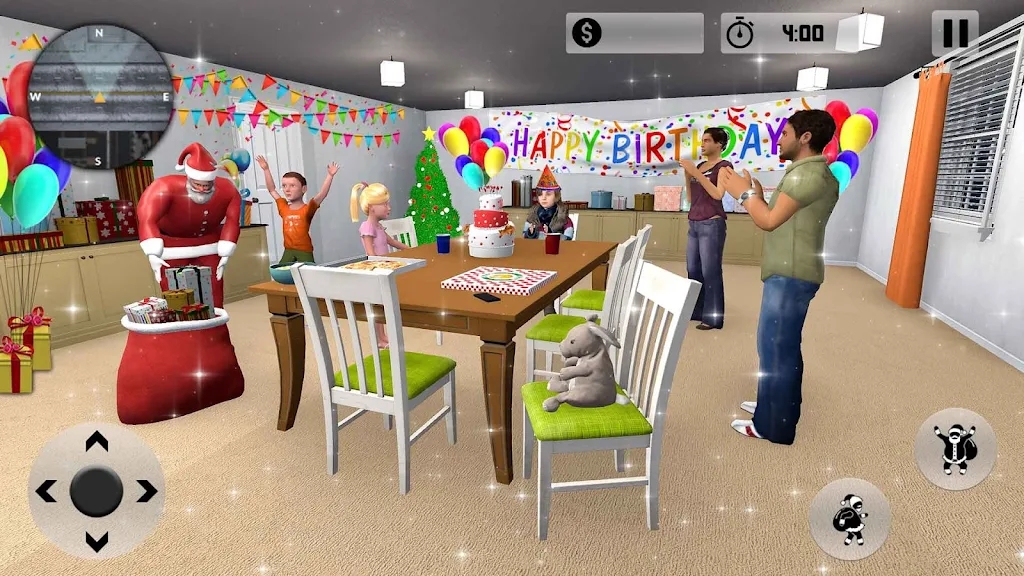This screenshot has height=576, width=1024.
Task: Activate the Santa carrying sack action
Action: coord(849,519)
